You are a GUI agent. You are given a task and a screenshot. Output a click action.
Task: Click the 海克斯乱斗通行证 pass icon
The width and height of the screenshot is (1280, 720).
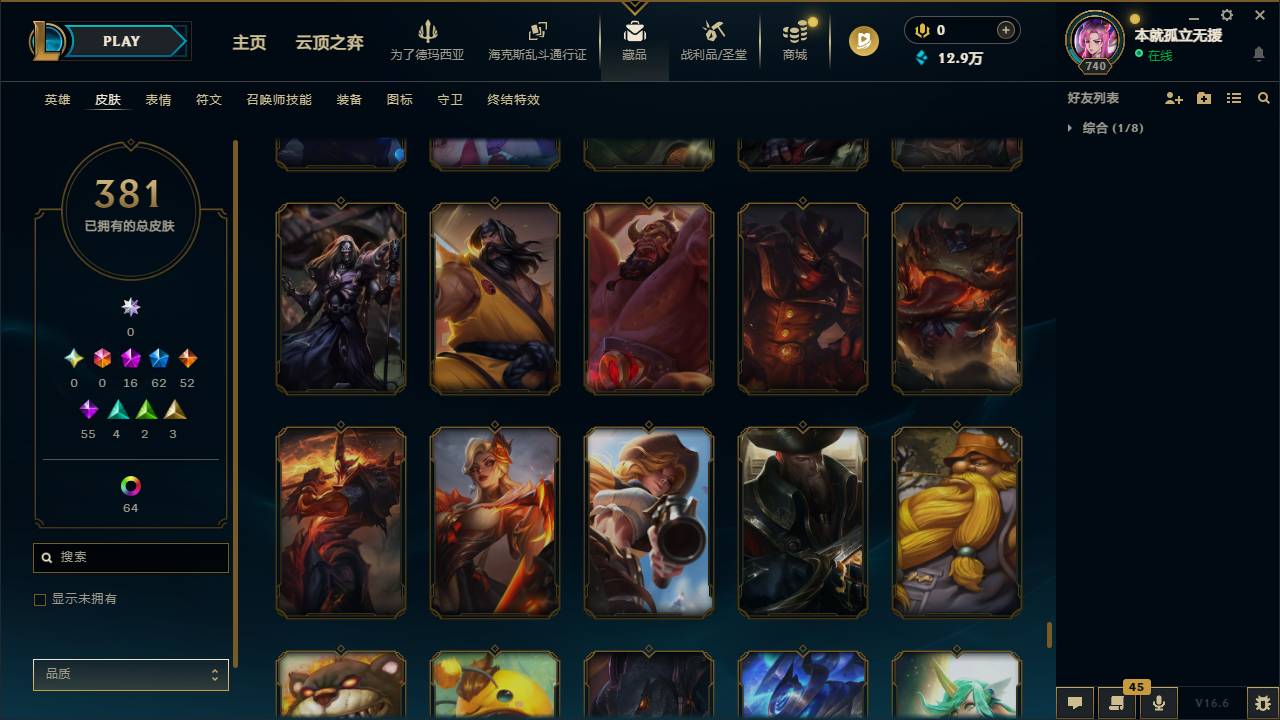537,30
